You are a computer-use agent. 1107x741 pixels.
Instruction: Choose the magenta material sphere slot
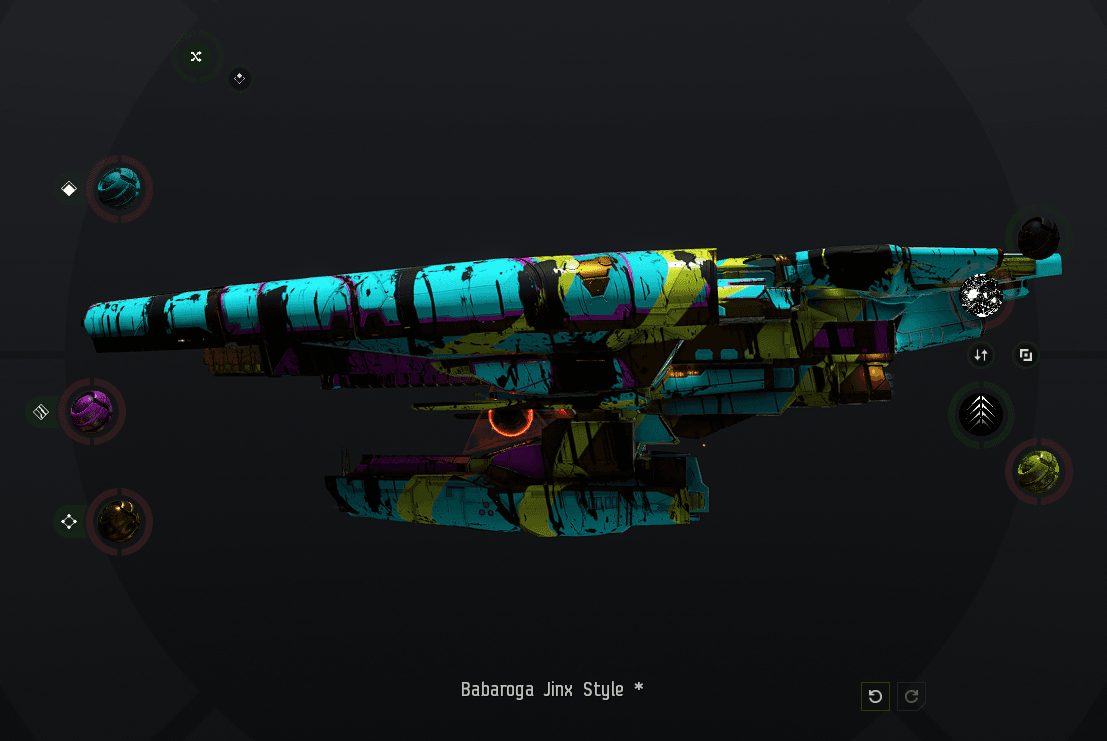(92, 411)
